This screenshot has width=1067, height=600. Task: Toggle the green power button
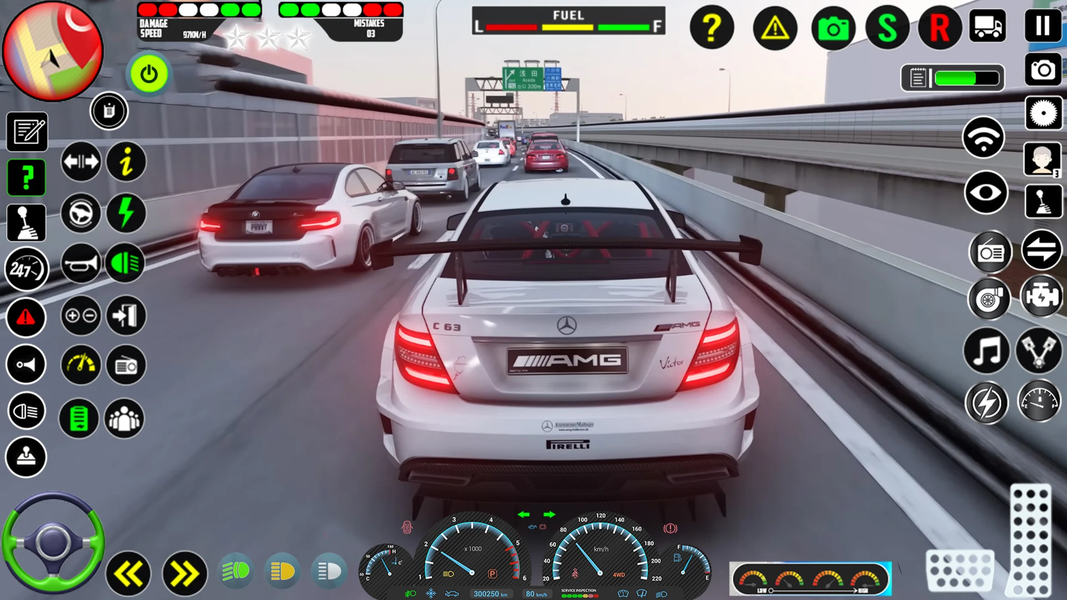149,74
